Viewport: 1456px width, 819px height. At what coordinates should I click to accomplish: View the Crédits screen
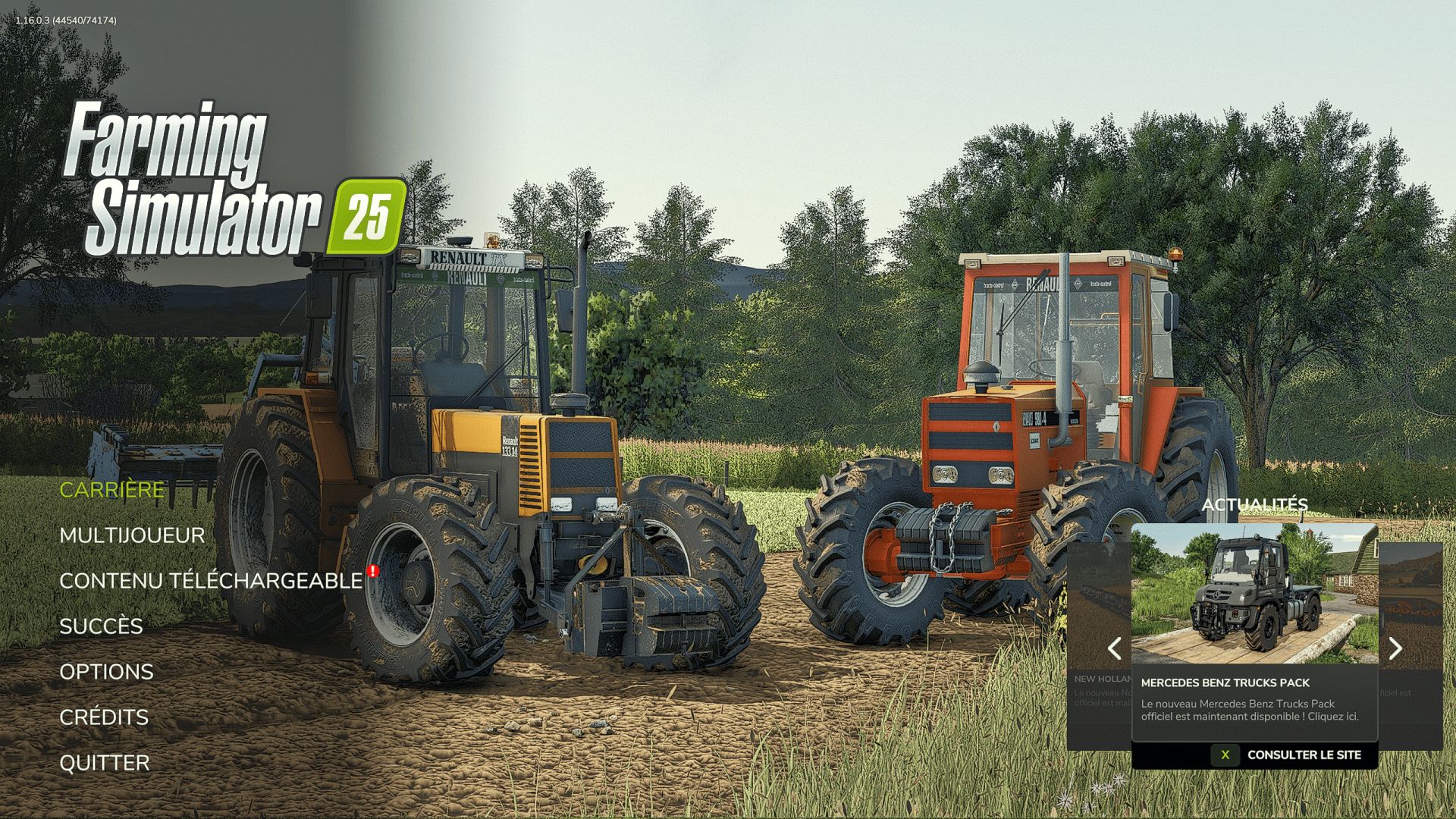click(104, 717)
